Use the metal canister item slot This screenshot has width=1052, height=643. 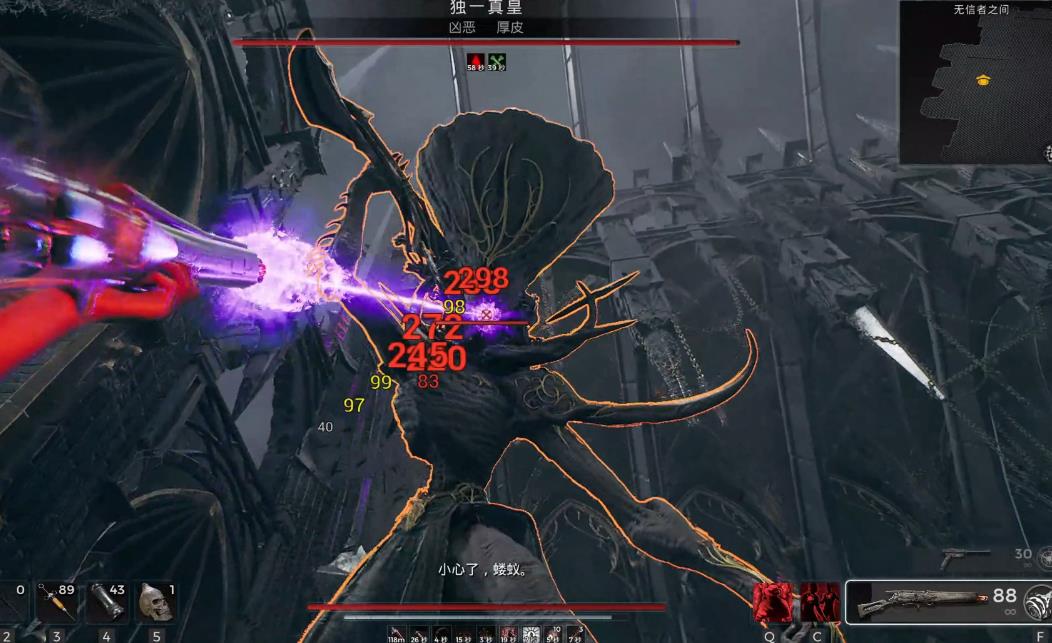[107, 601]
